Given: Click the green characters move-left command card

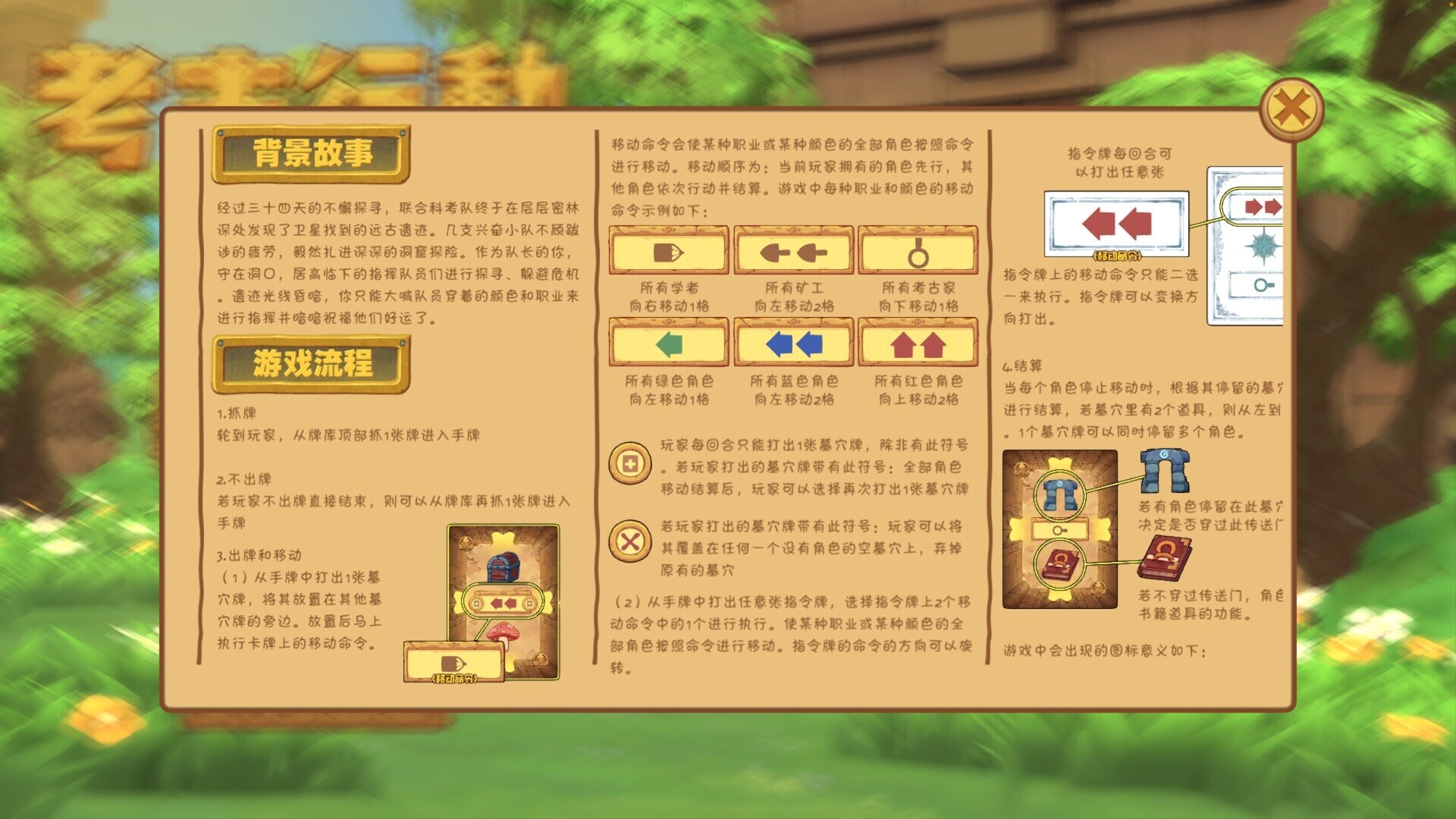Looking at the screenshot, I should click(x=667, y=343).
